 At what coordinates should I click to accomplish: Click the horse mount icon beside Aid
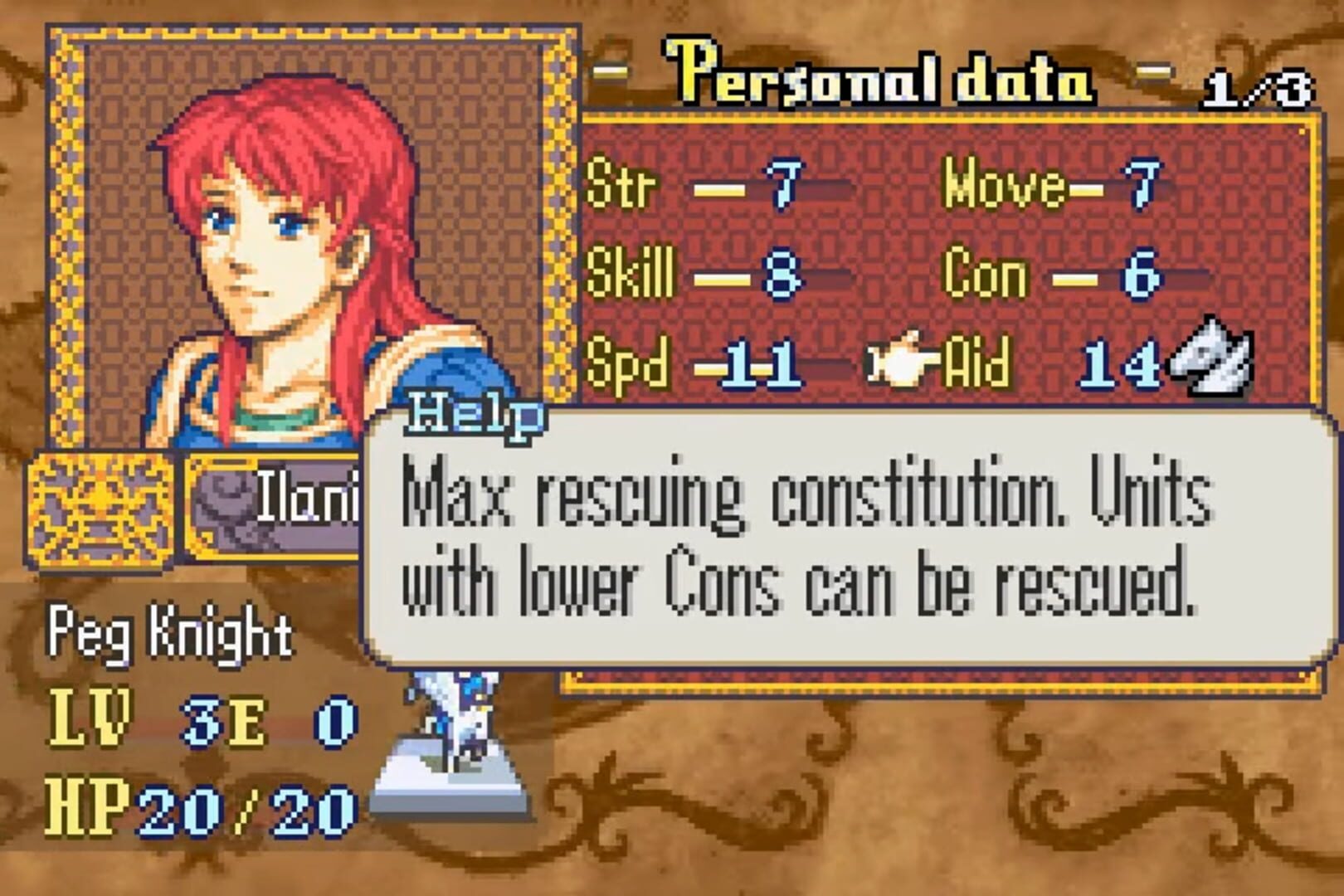(x=1213, y=359)
